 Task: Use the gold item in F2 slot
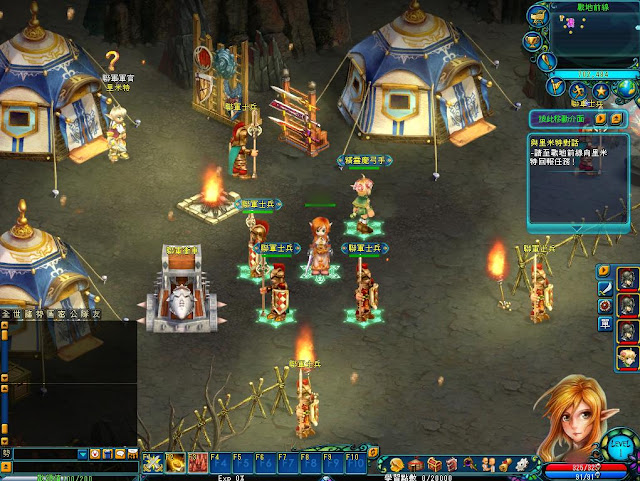point(173,463)
